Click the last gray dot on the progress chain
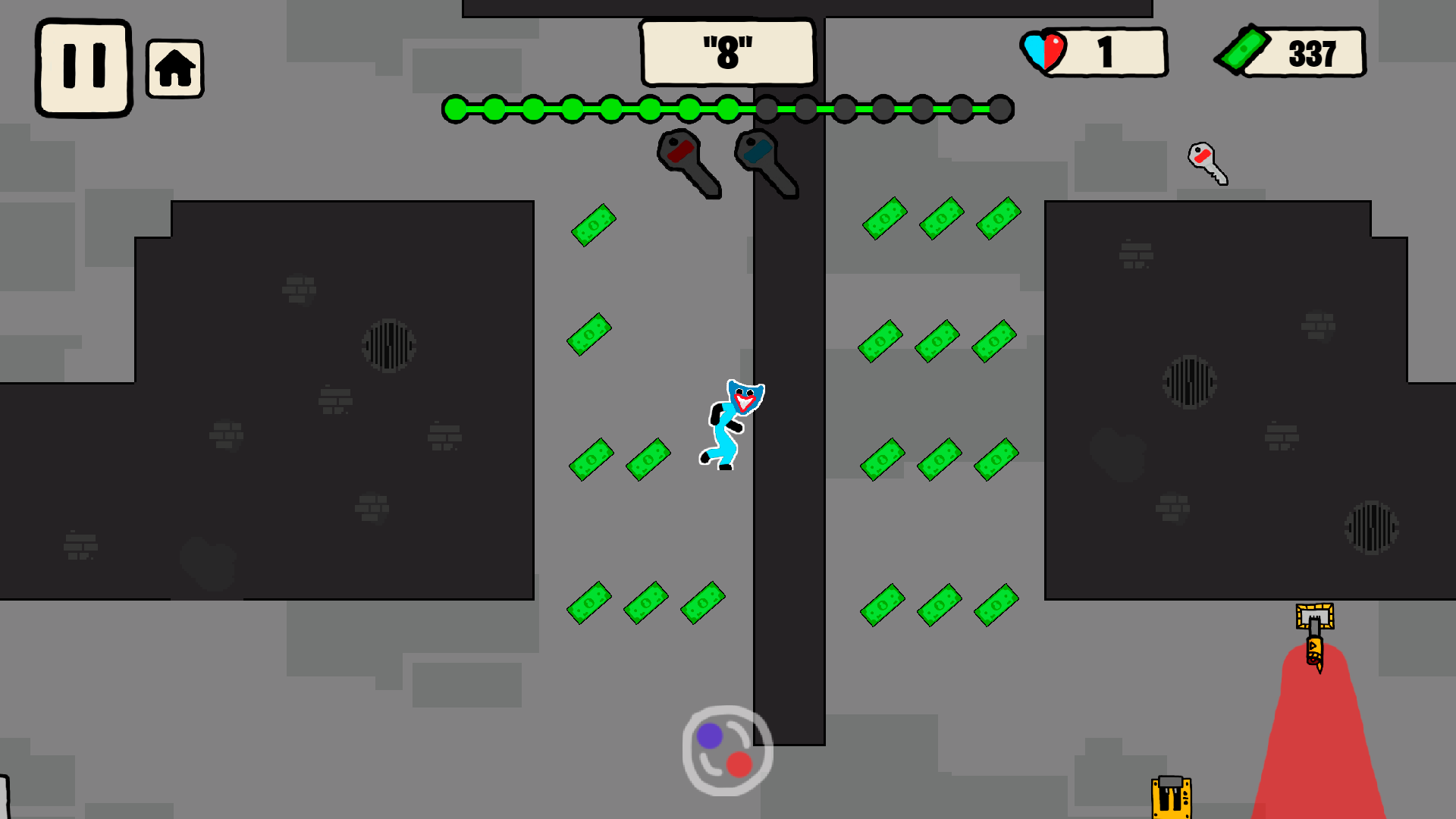 click(x=999, y=109)
